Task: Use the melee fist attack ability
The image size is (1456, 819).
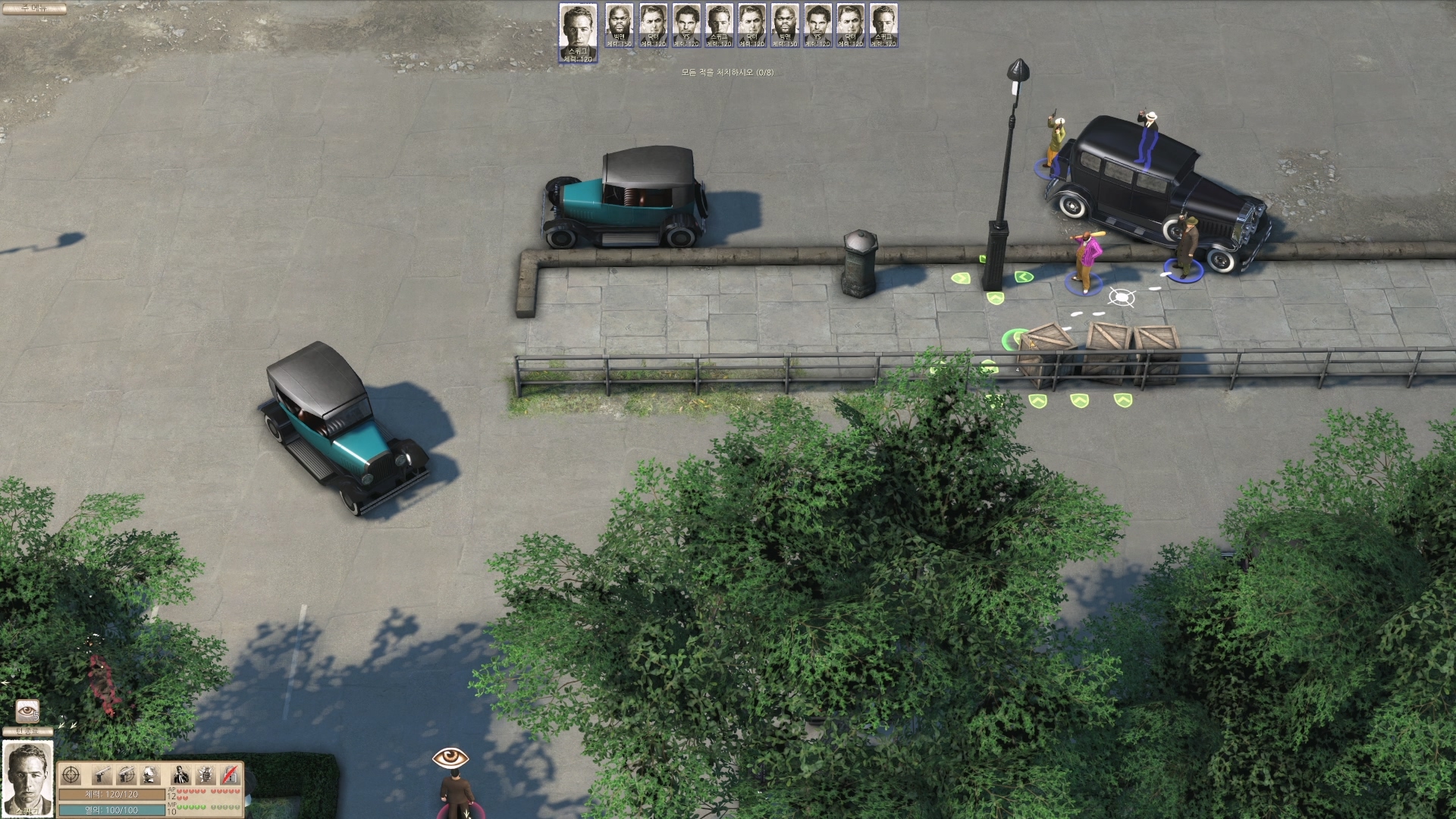Action: pyautogui.click(x=151, y=775)
